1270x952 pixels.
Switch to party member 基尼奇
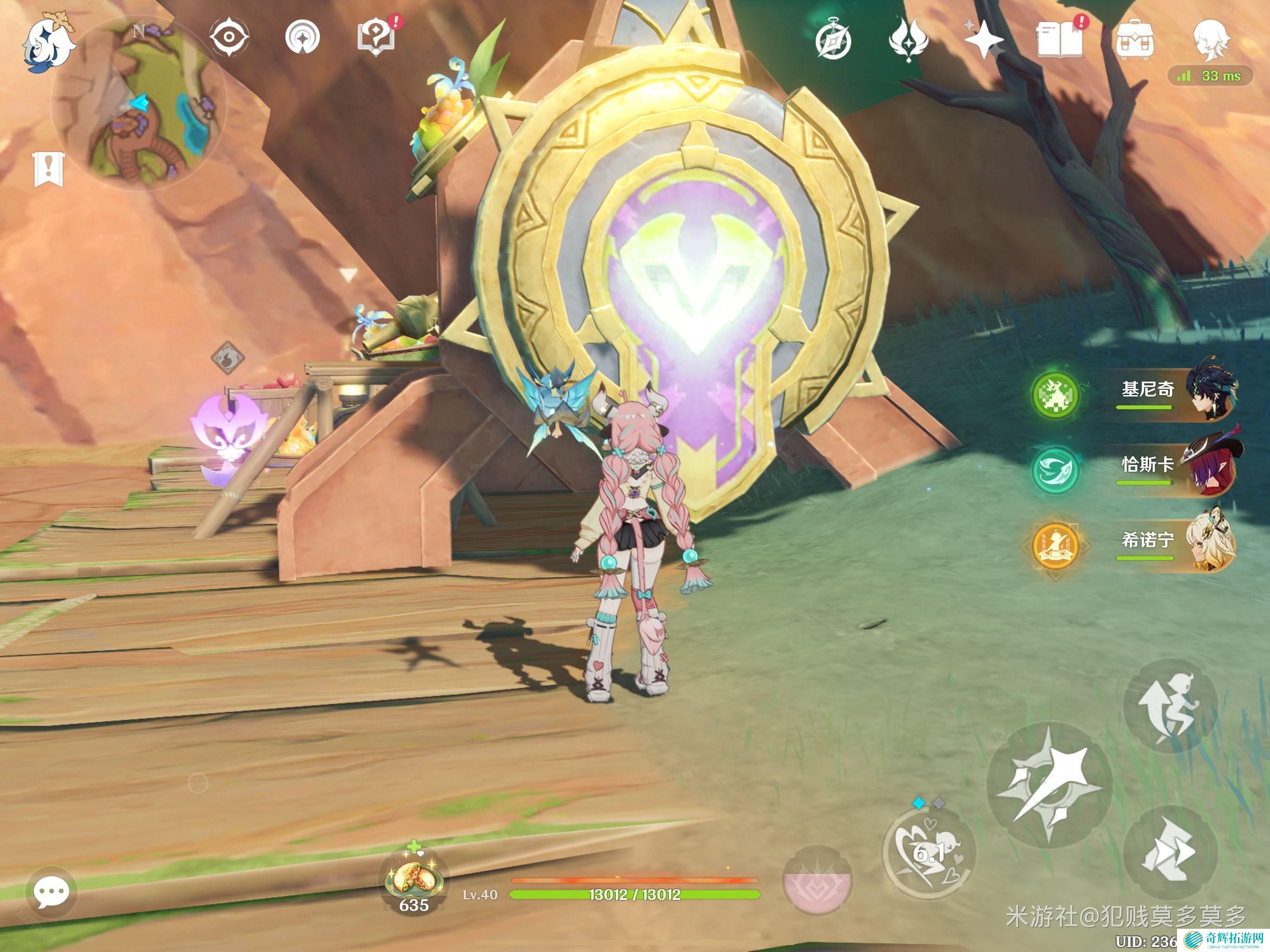[1177, 391]
